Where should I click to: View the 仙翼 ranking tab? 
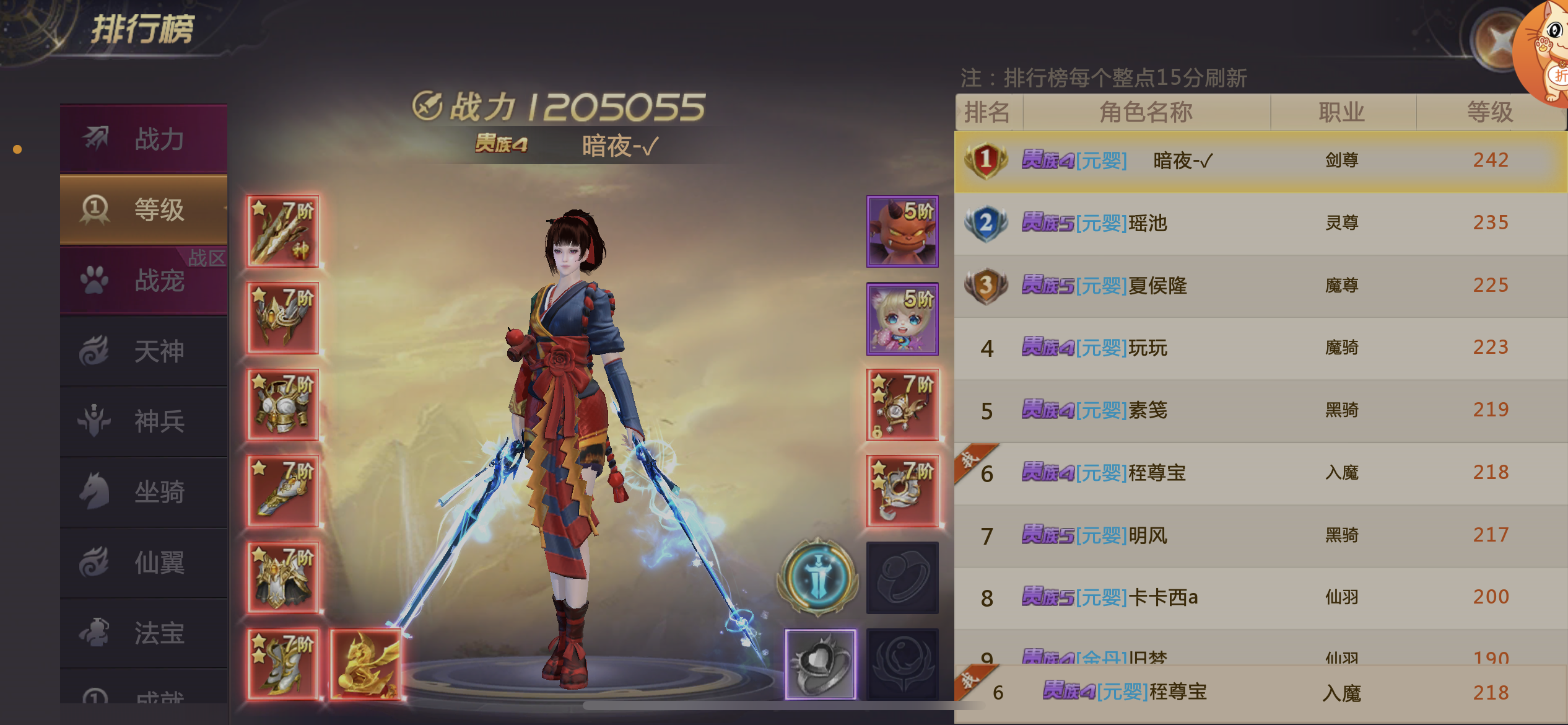pyautogui.click(x=144, y=563)
